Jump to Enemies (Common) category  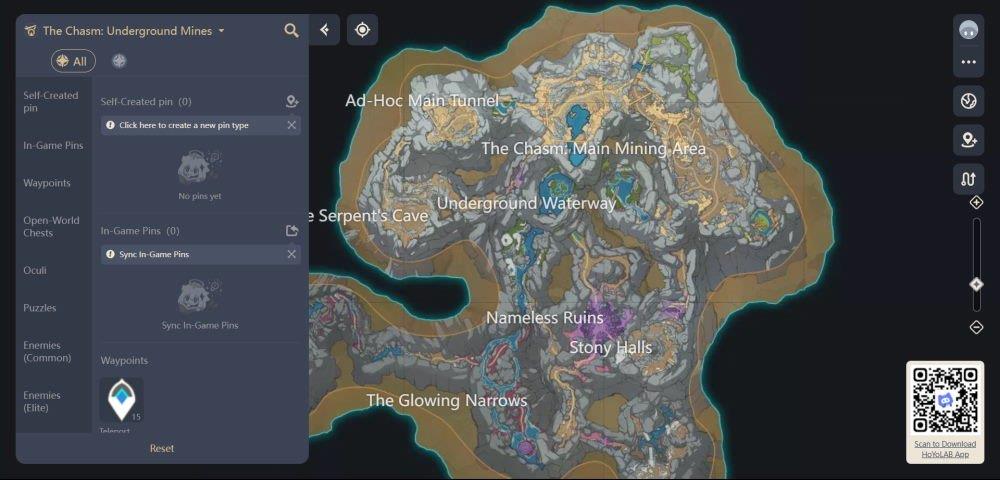coord(48,351)
